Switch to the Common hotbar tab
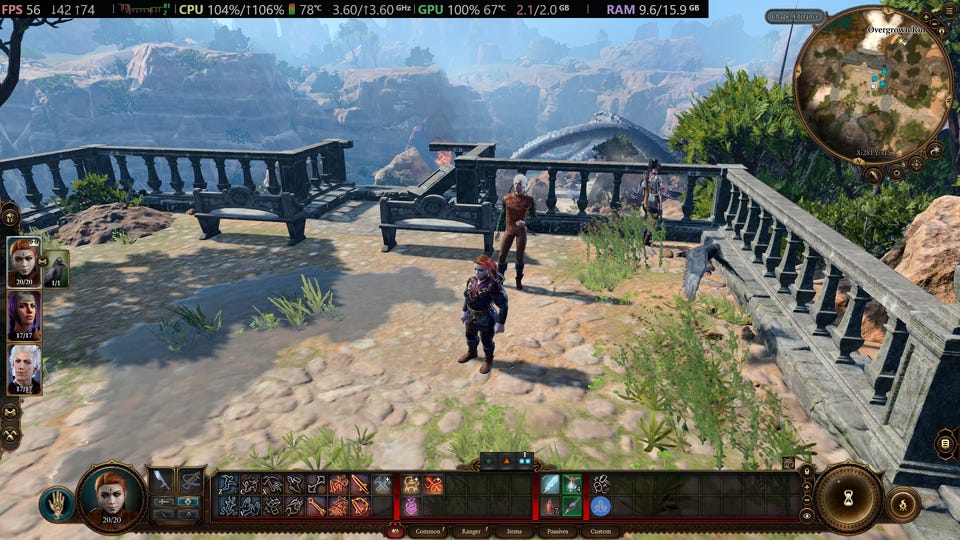 [x=427, y=532]
